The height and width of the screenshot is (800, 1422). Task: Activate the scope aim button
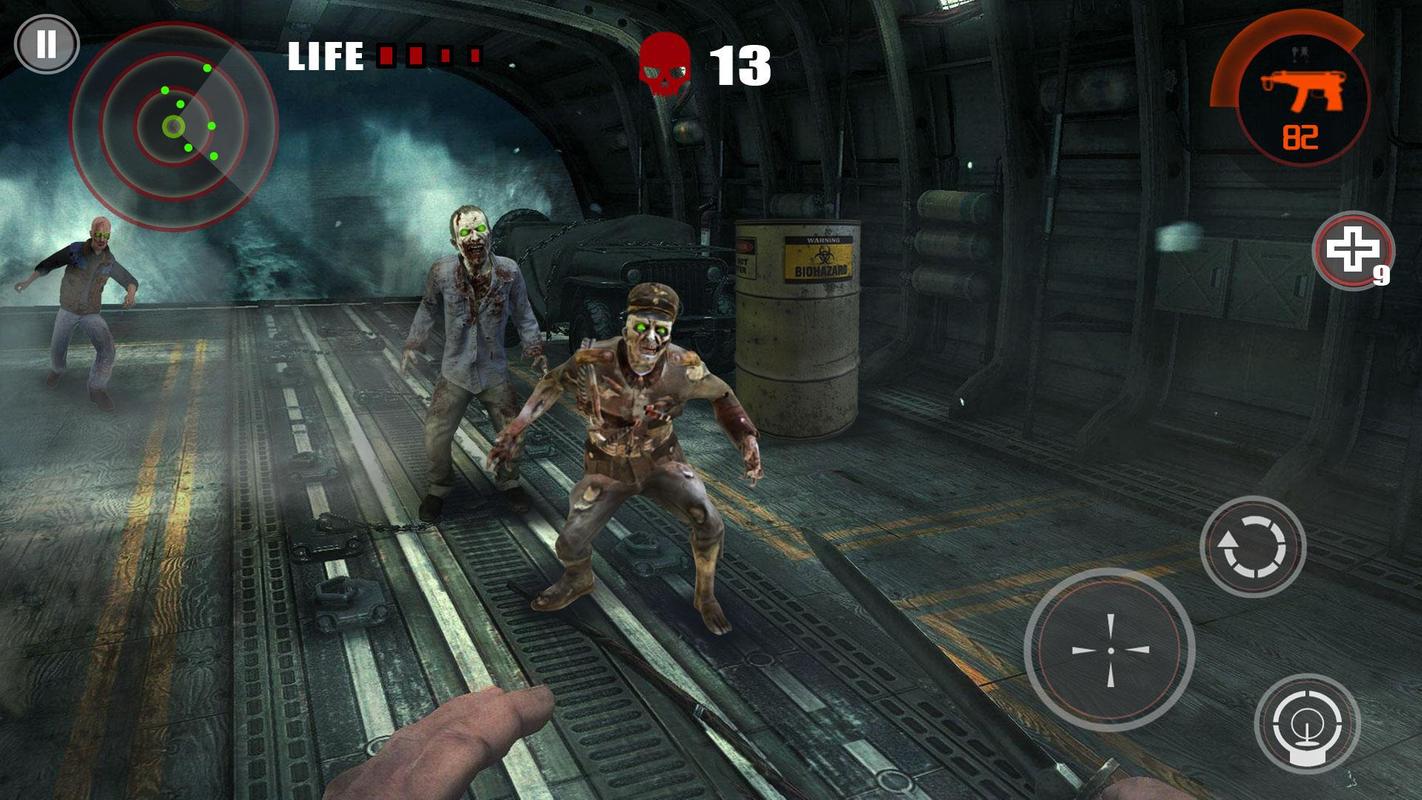coord(1306,723)
